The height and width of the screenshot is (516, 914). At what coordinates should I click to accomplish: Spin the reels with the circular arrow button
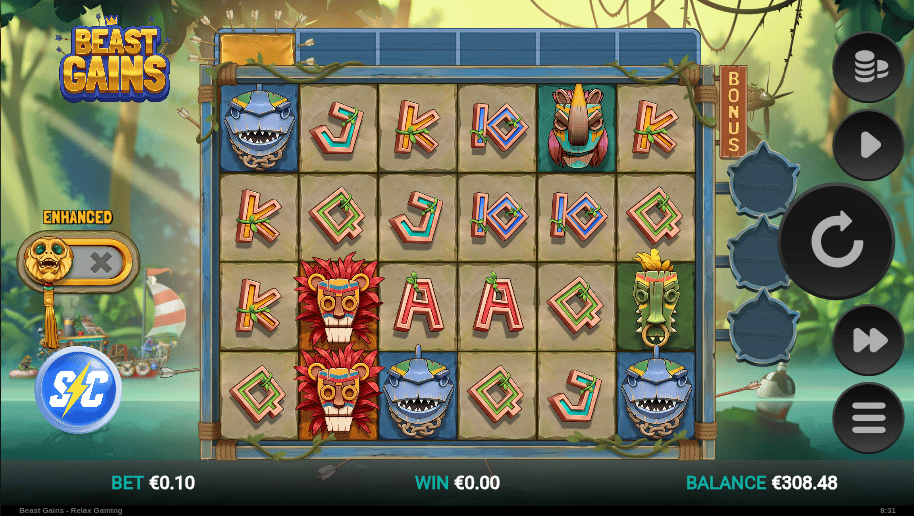tap(836, 242)
